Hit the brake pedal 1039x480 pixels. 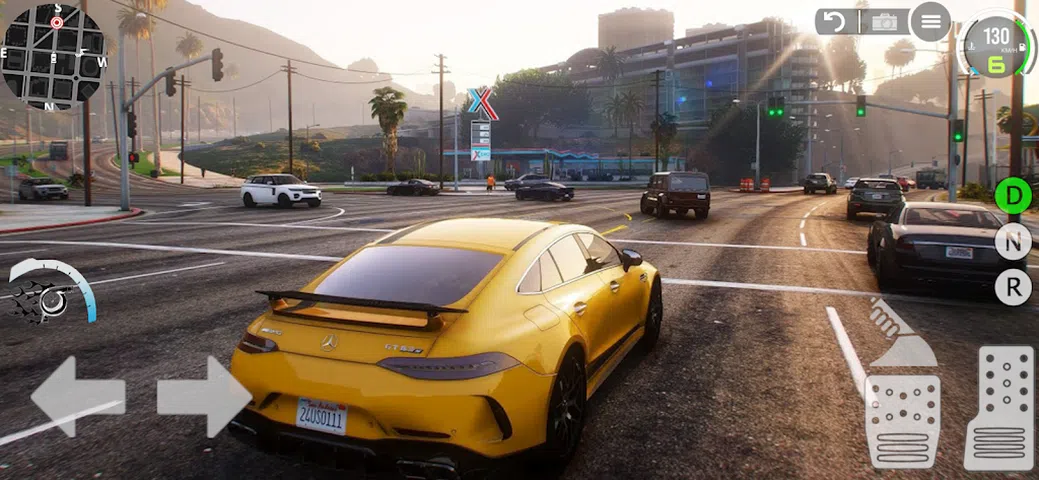coord(902,421)
